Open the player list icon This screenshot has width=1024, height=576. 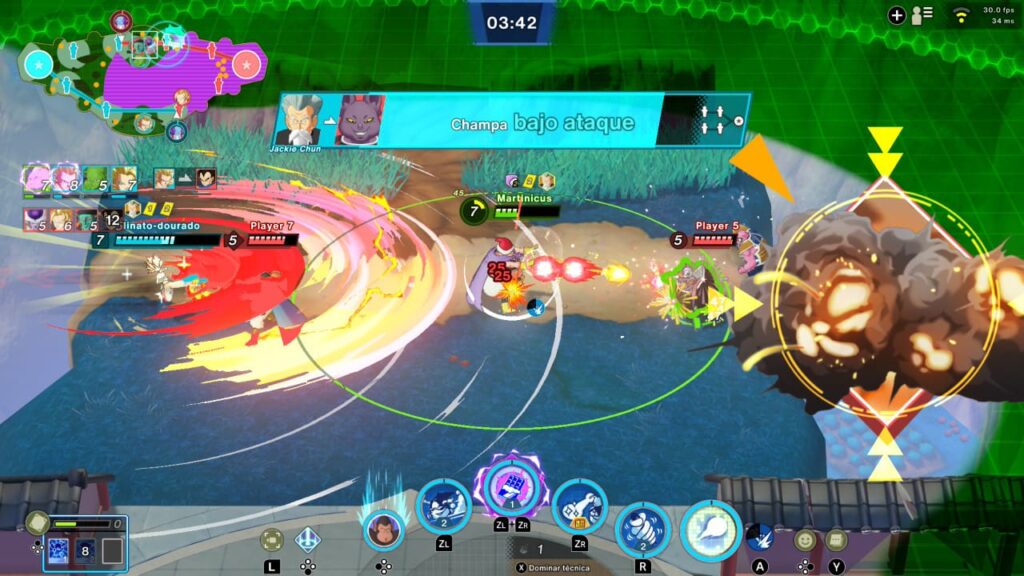[x=922, y=15]
